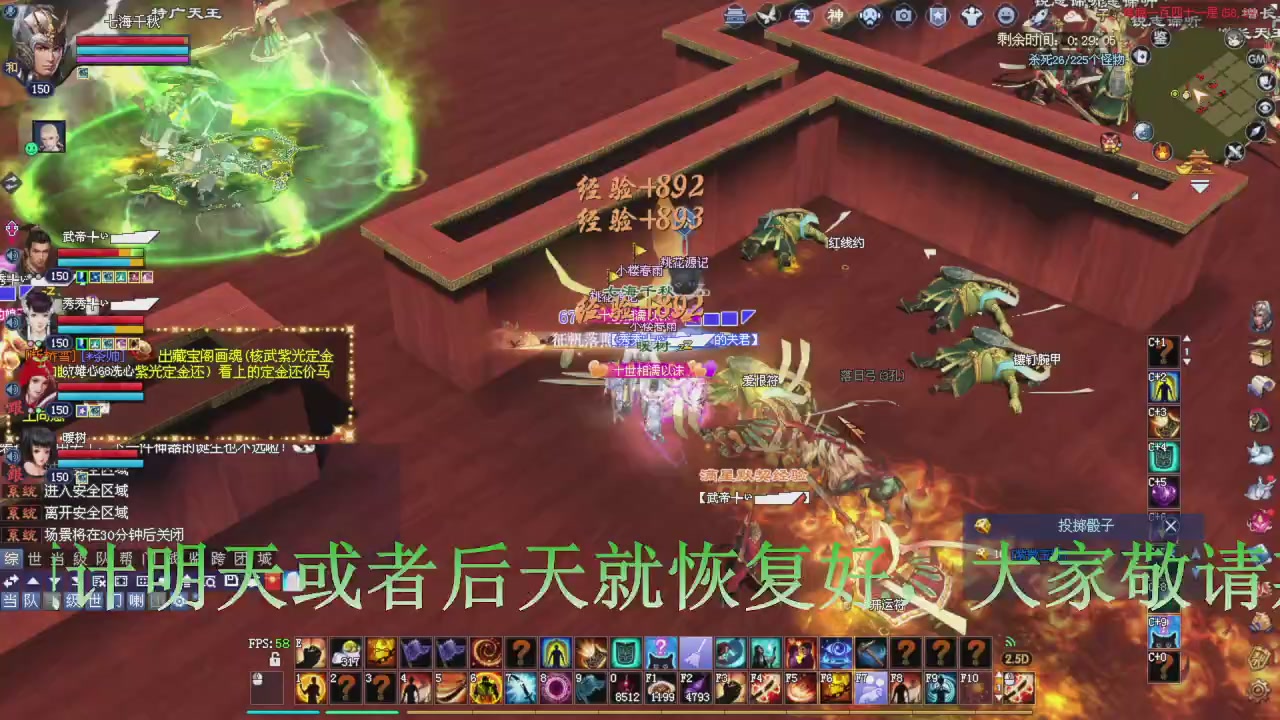Open the smiley emoji icon on top bar
Image resolution: width=1280 pixels, height=720 pixels.
(1005, 15)
